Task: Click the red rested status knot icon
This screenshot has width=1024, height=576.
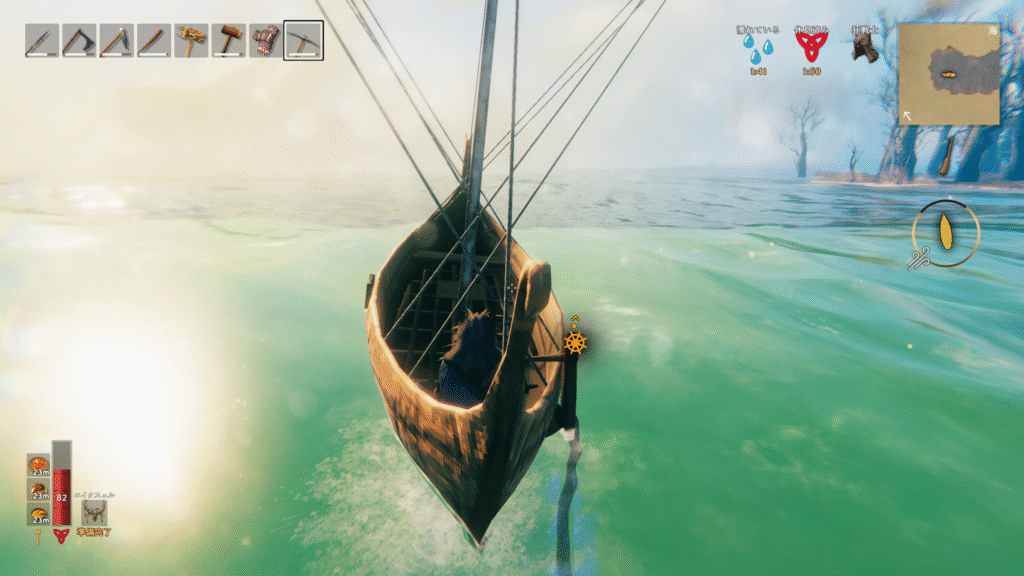Action: pyautogui.click(x=811, y=46)
